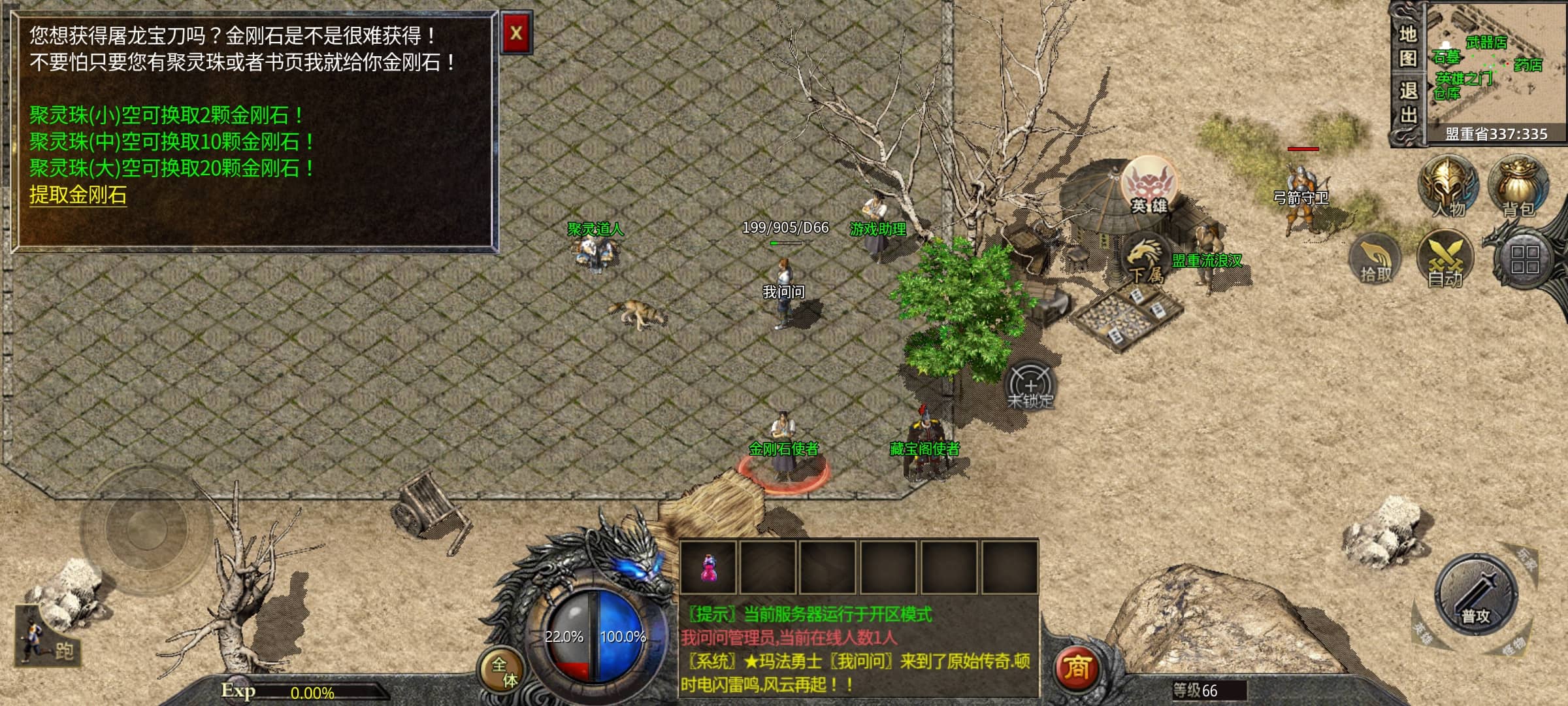
Task: Open the 地图 map button
Action: pos(1408,46)
